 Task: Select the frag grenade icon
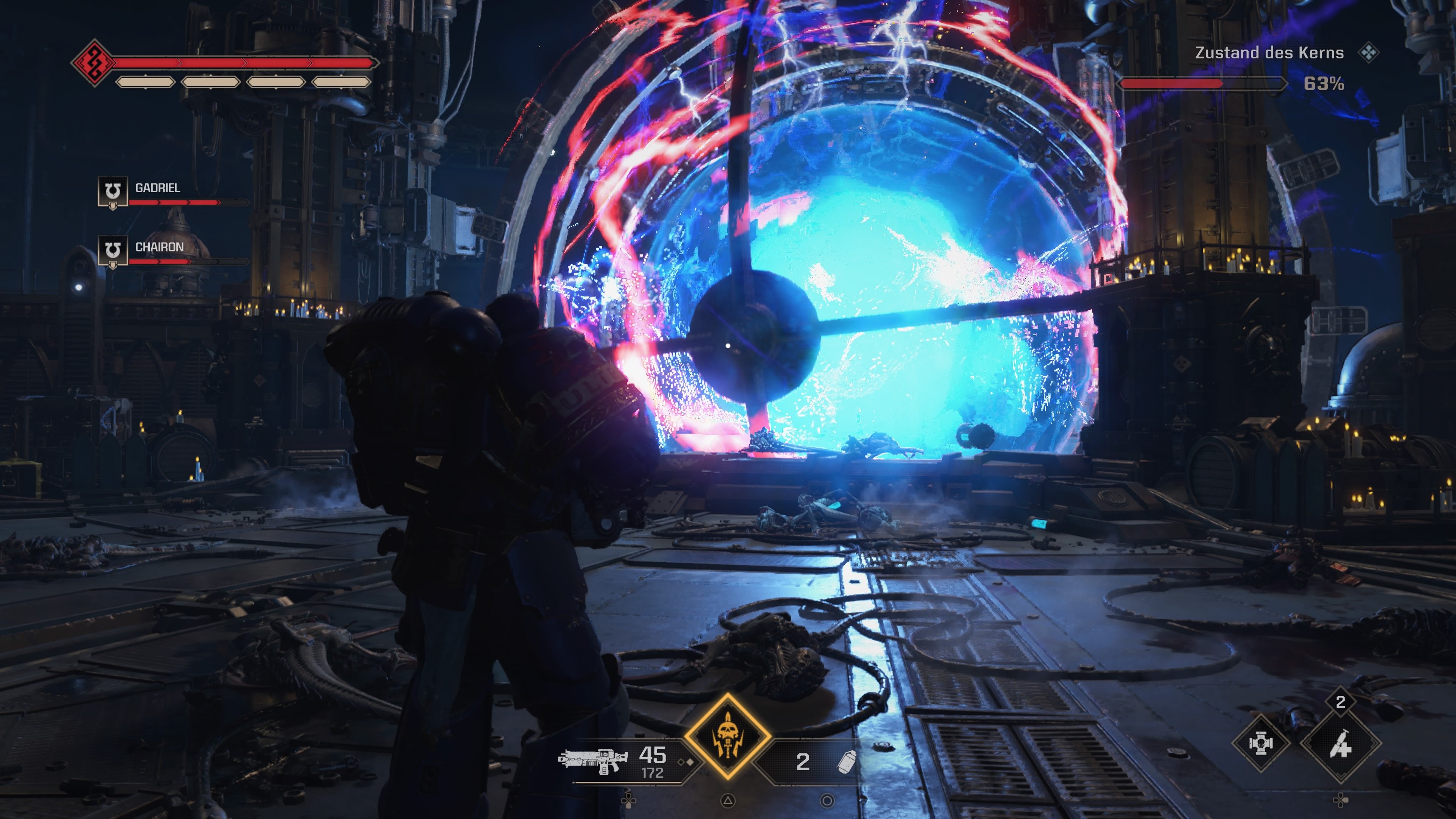point(846,761)
